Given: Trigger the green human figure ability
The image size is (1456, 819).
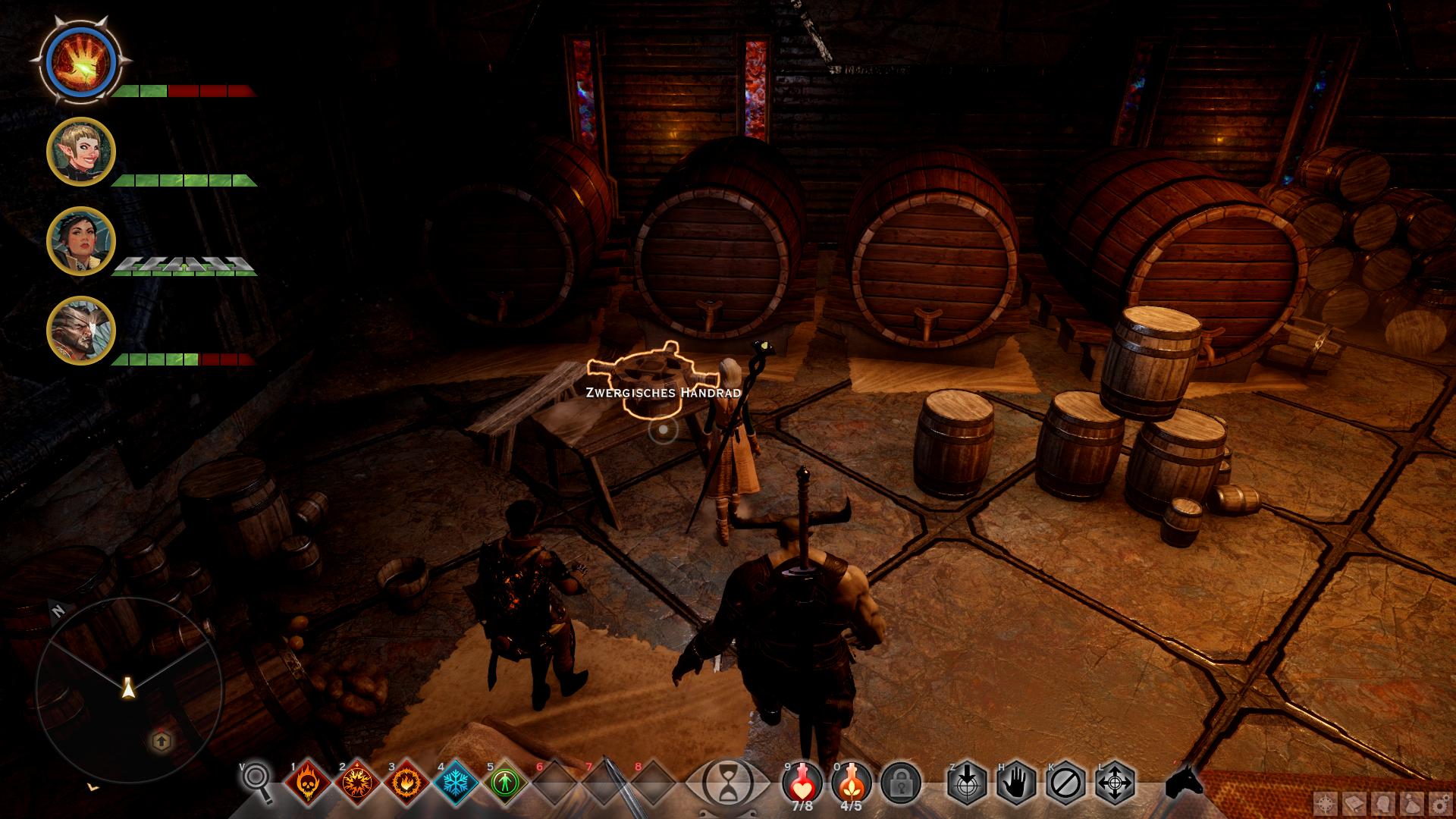Looking at the screenshot, I should click(x=504, y=783).
